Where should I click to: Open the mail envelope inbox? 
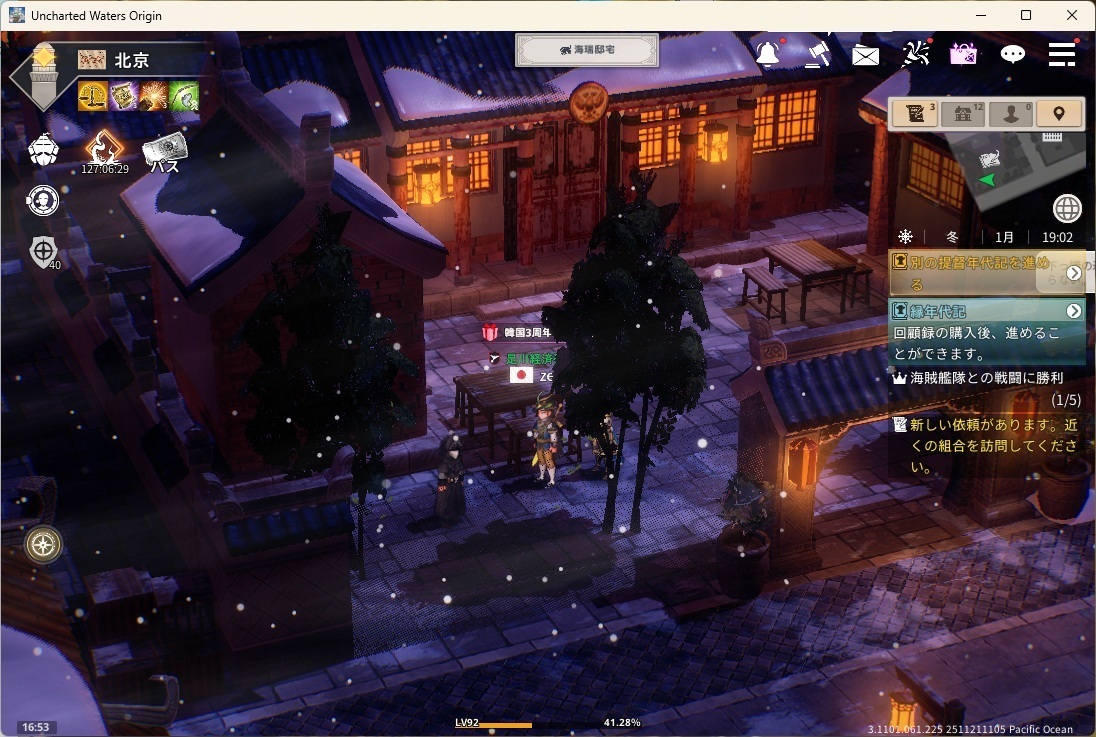pos(865,55)
